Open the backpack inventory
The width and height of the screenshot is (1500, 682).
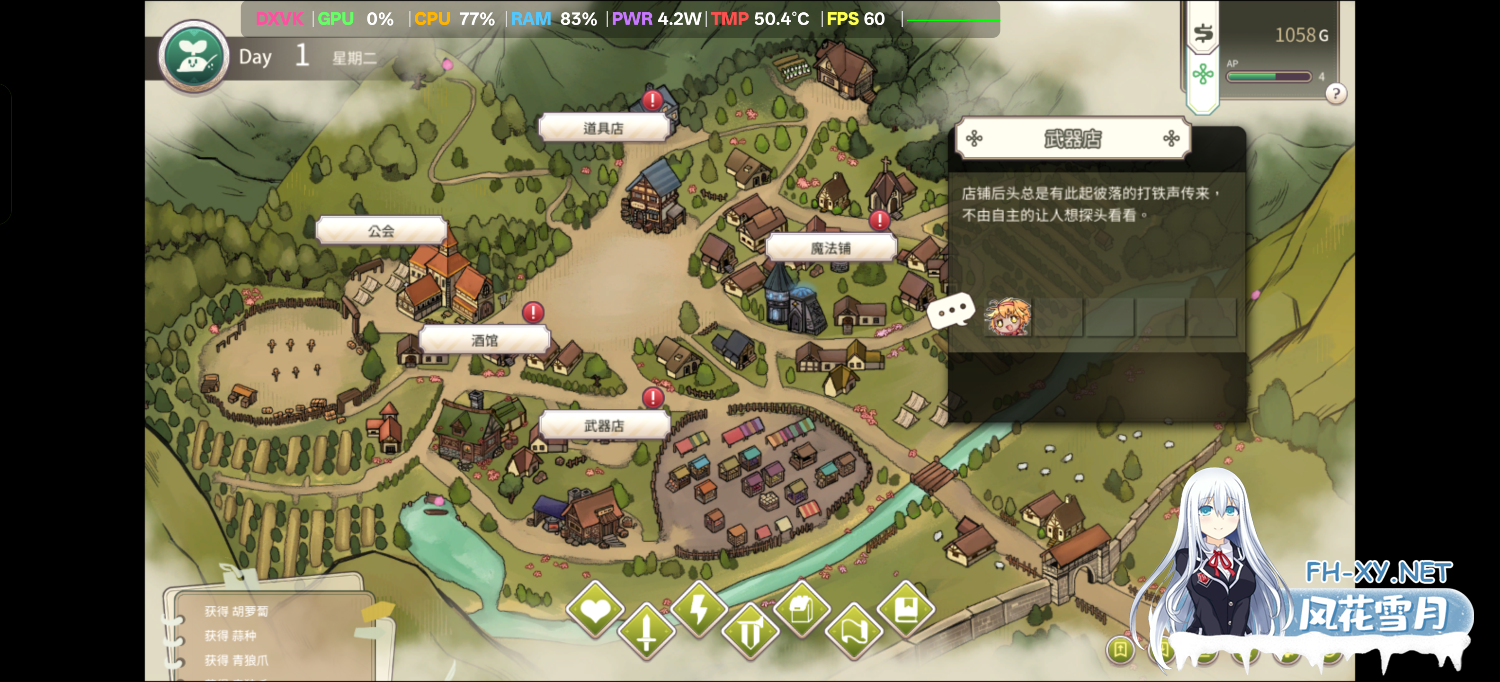tap(802, 609)
